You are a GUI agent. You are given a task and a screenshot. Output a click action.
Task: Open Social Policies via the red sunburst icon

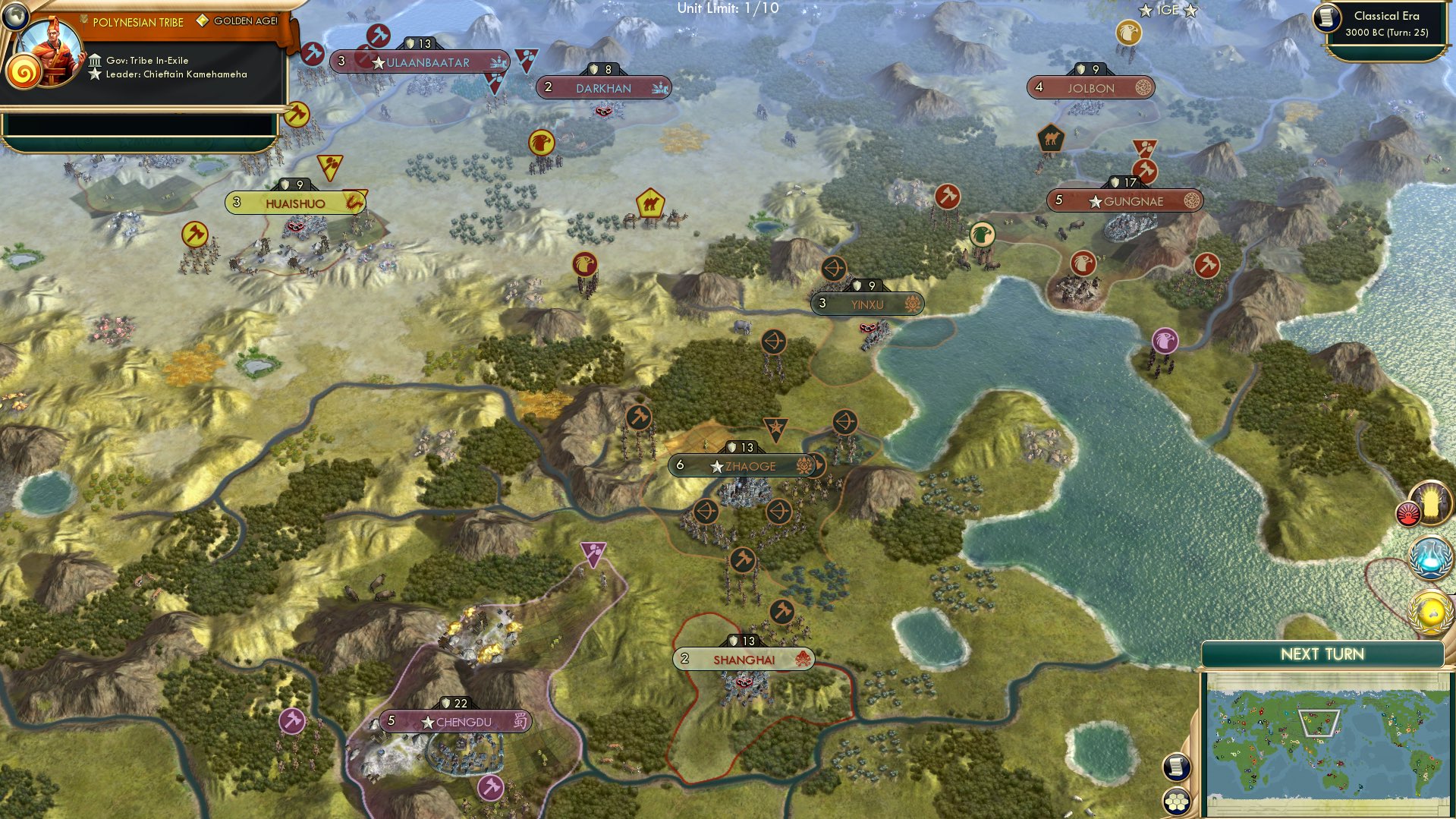[1408, 515]
